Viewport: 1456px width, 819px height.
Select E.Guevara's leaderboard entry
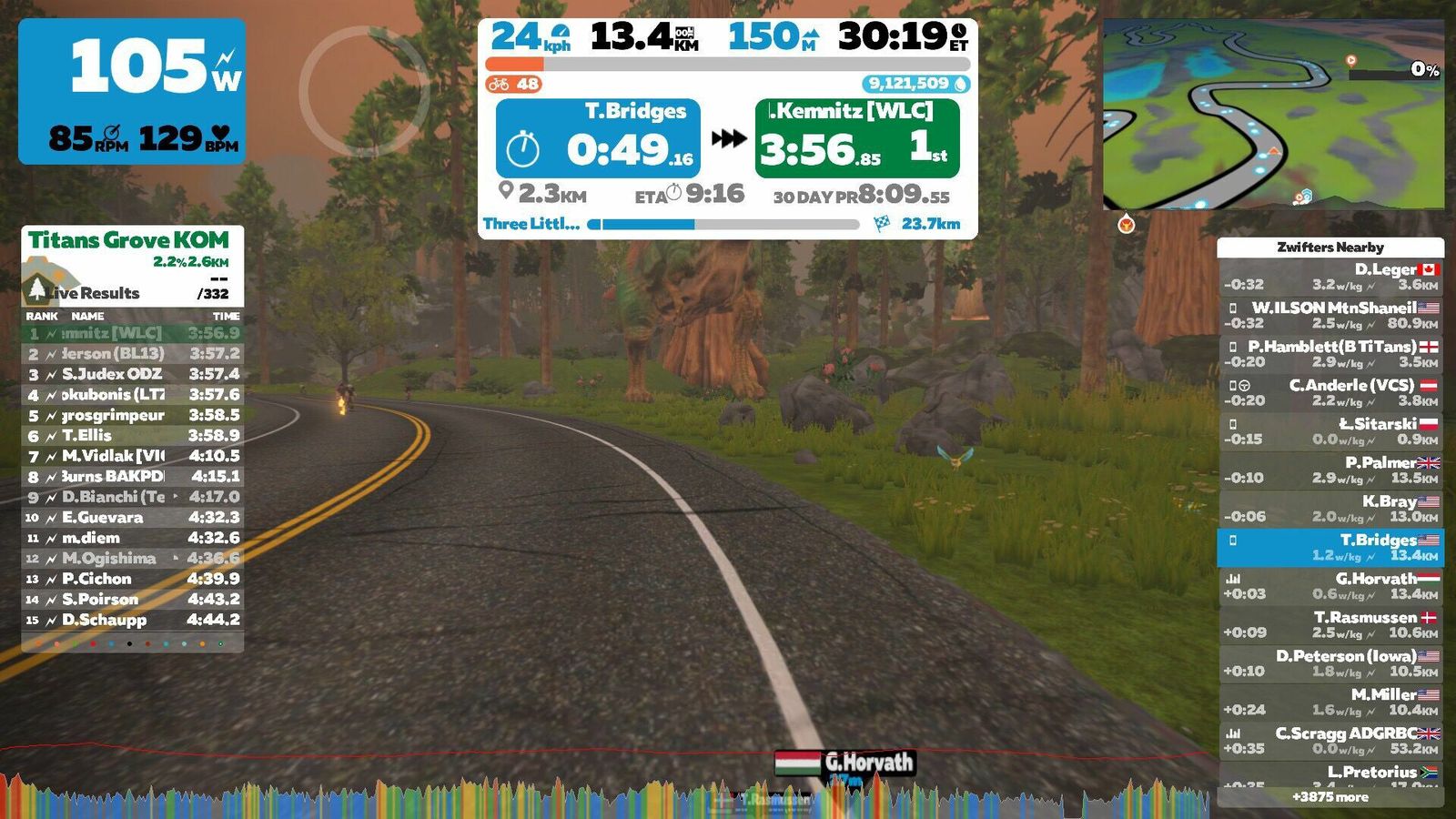[x=133, y=518]
